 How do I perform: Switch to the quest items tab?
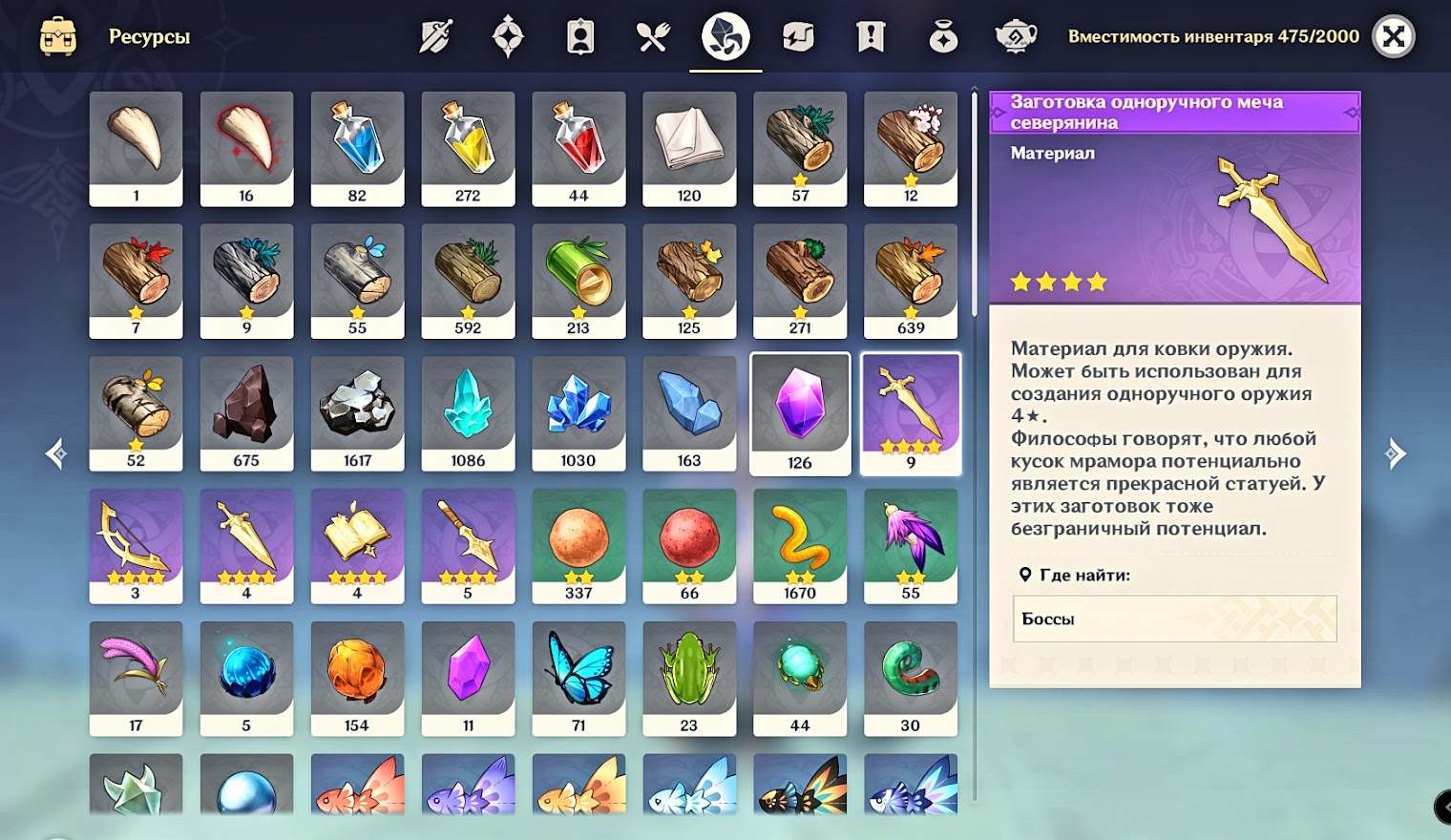tap(871, 37)
